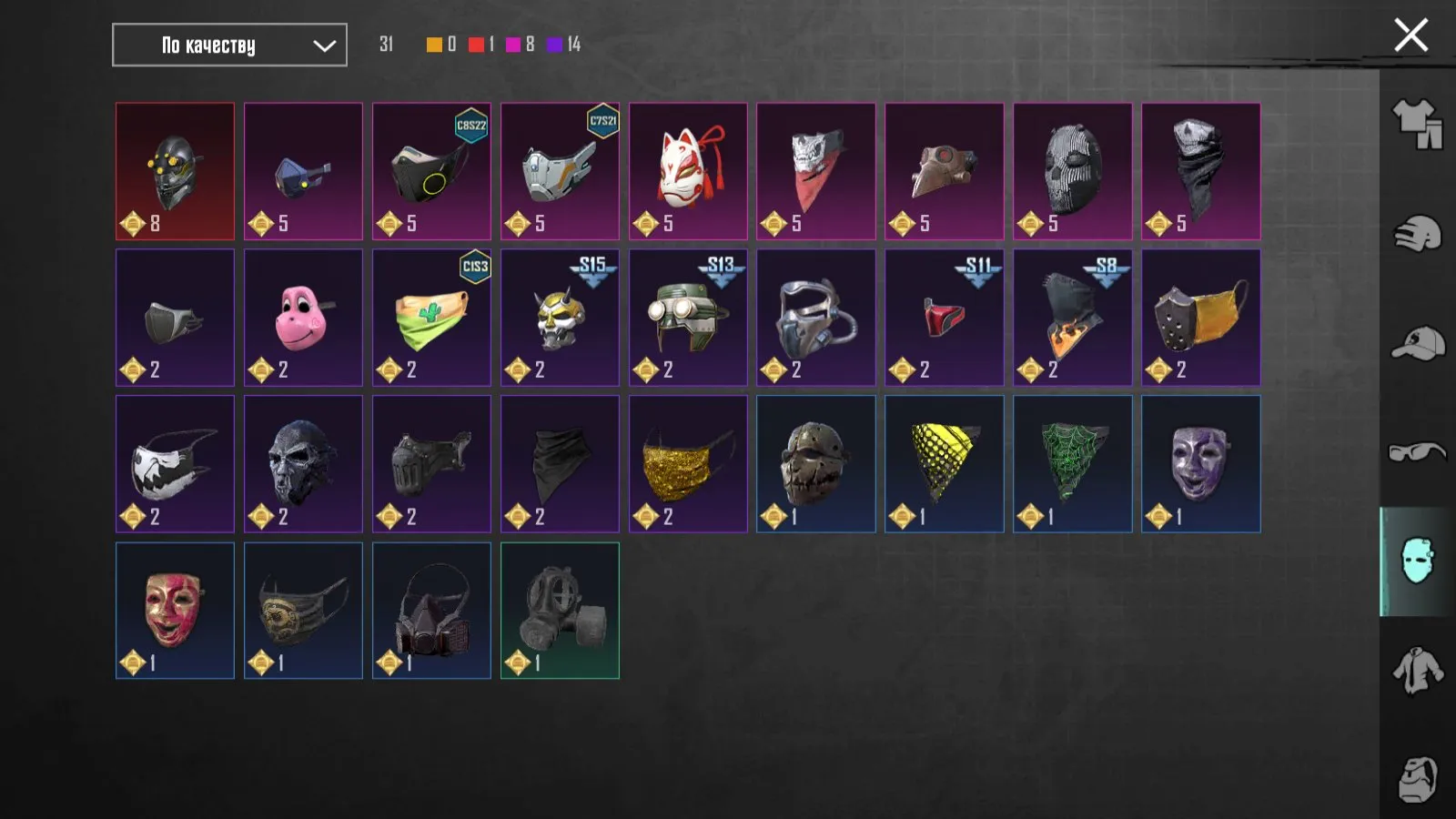Open the По качеству sorting dropdown
1456x819 pixels.
(227, 45)
